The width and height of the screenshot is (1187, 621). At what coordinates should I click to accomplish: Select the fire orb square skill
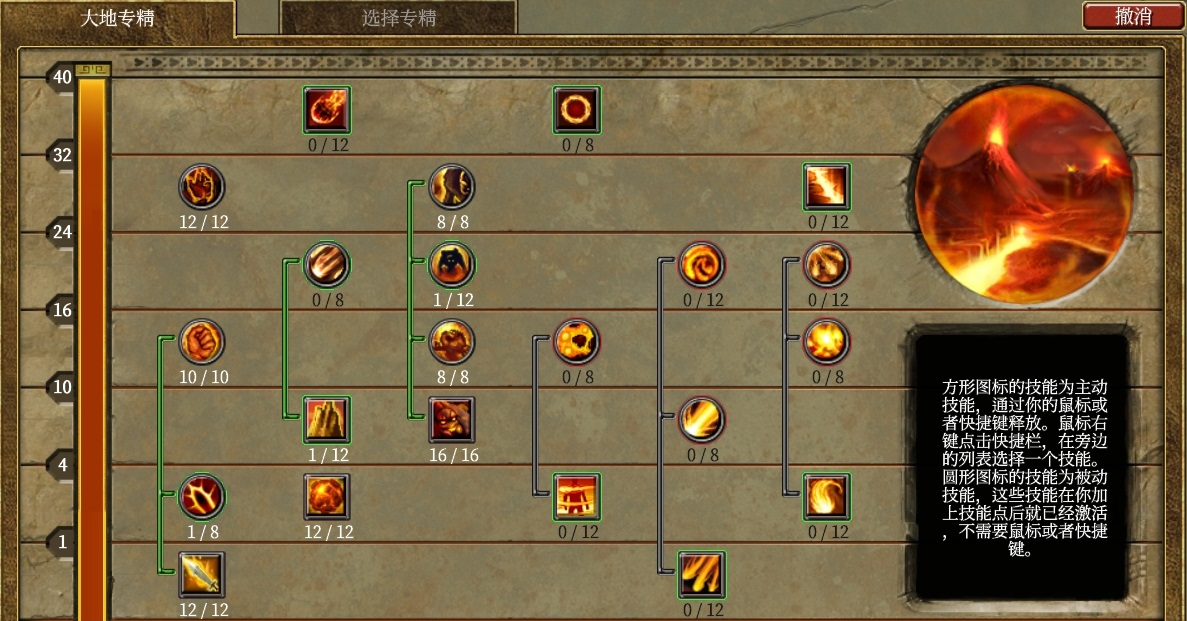tap(327, 497)
